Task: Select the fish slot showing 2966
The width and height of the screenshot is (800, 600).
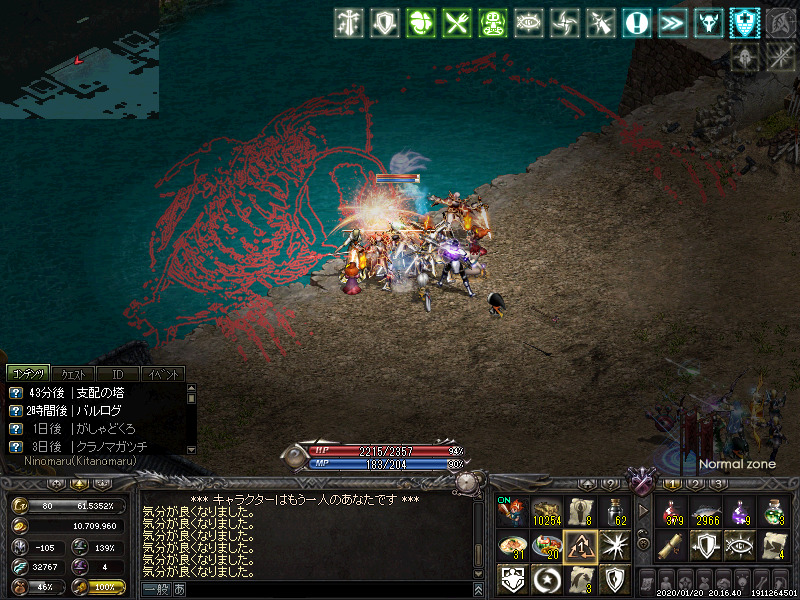Action: pyautogui.click(x=707, y=512)
